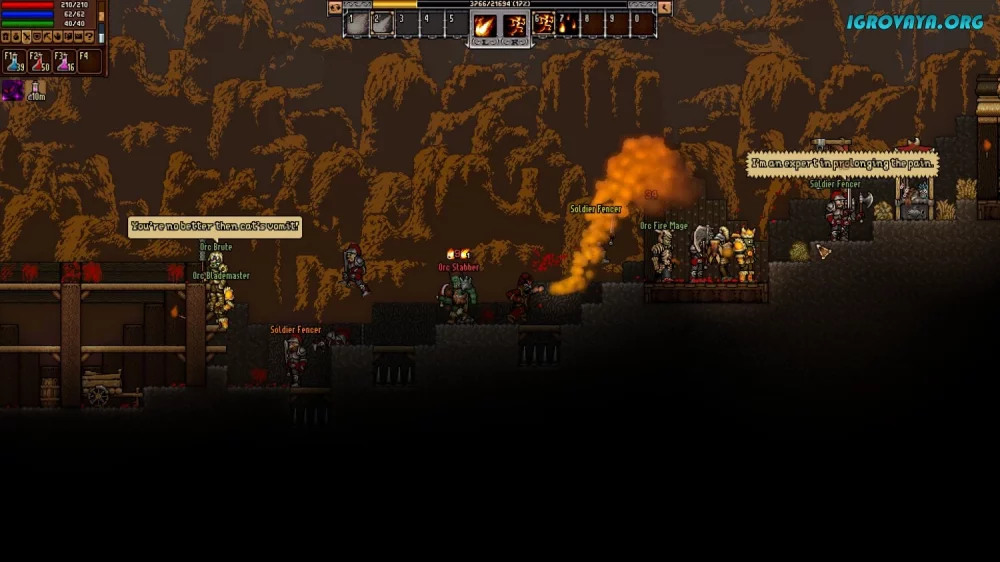Open the pickaxe menu button
This screenshot has height=562, width=1000.
[x=47, y=37]
